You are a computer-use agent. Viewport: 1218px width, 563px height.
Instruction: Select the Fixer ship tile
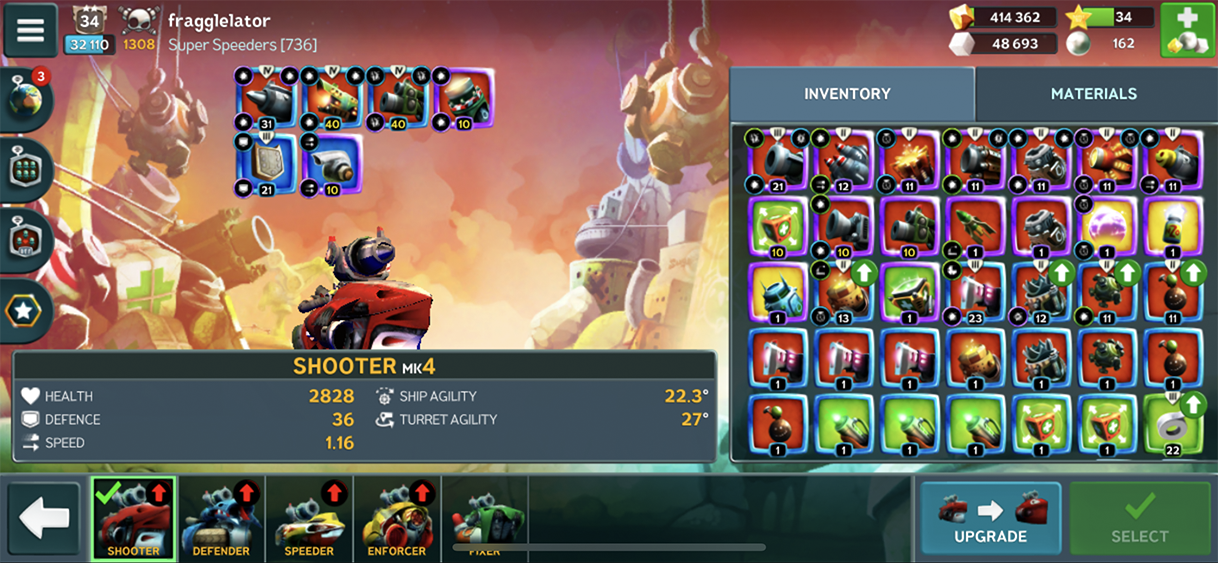[x=484, y=518]
